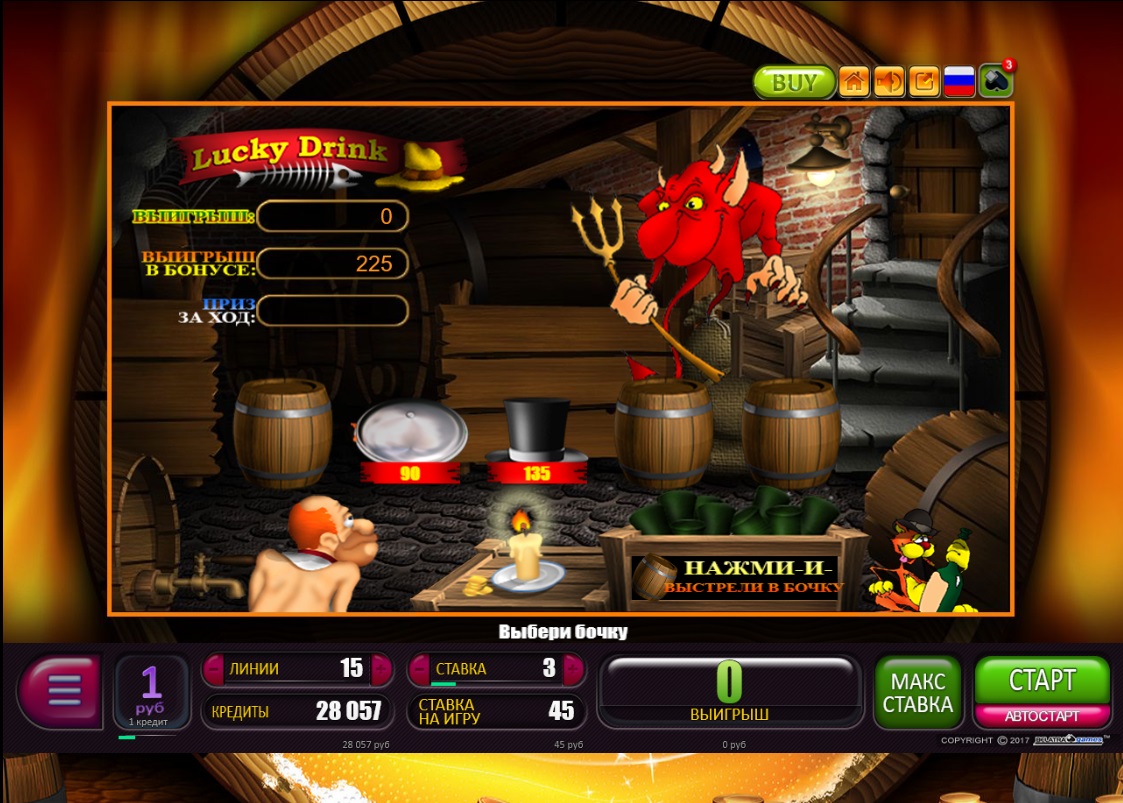Open the spade icon with 3 notifications
Image resolution: width=1123 pixels, height=803 pixels.
click(996, 81)
